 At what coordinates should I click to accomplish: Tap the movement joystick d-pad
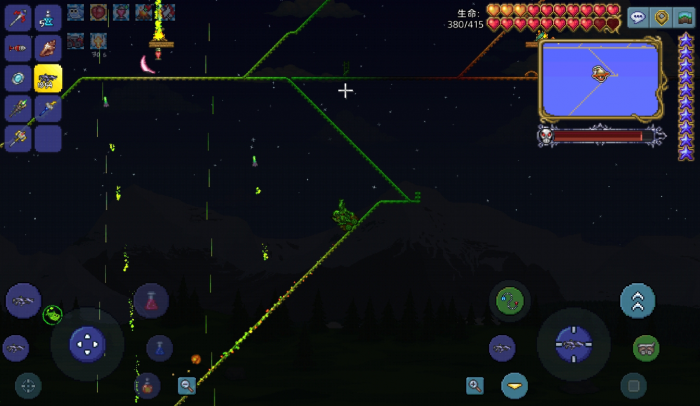click(x=87, y=344)
